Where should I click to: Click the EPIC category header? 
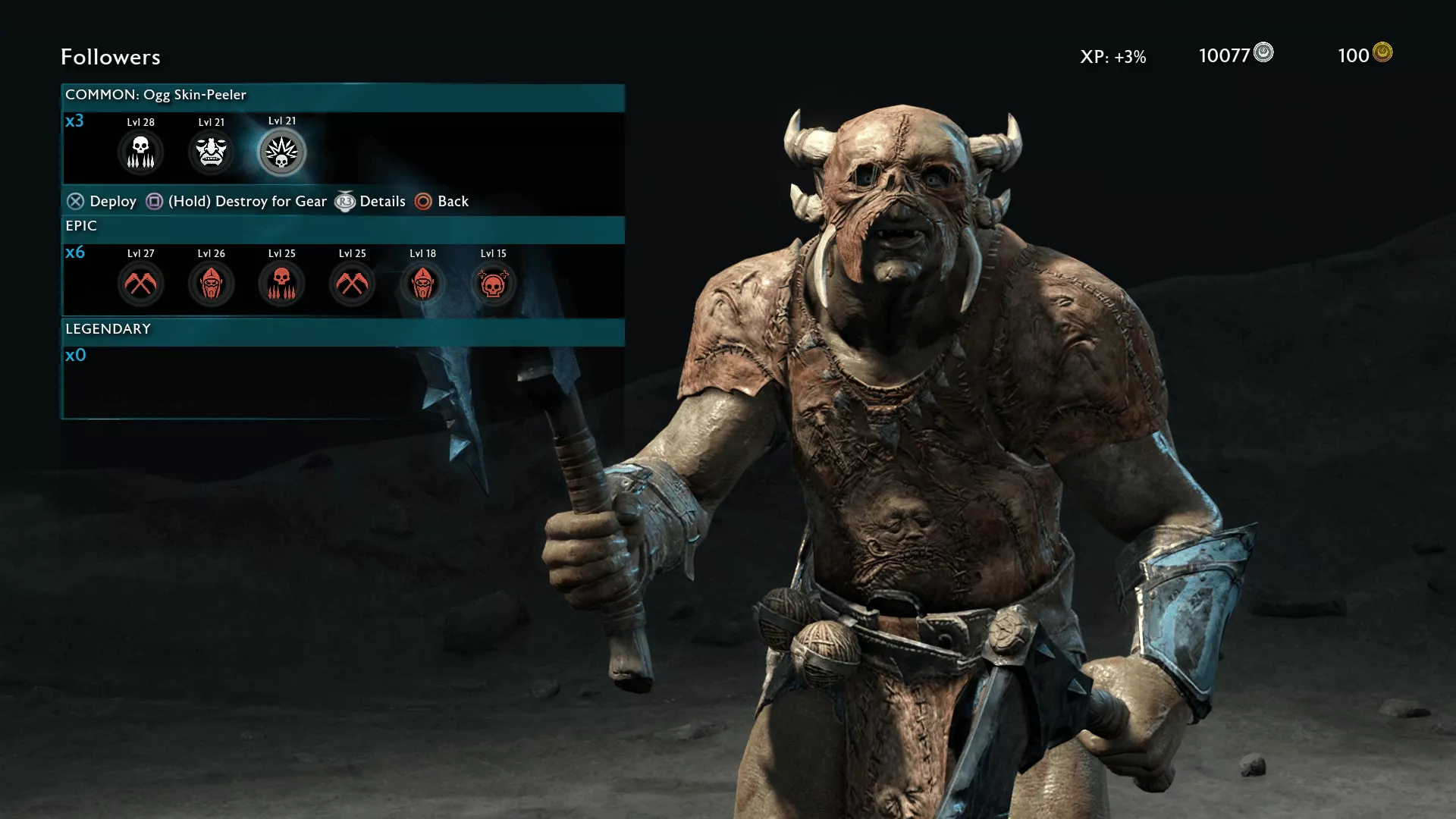click(x=343, y=227)
